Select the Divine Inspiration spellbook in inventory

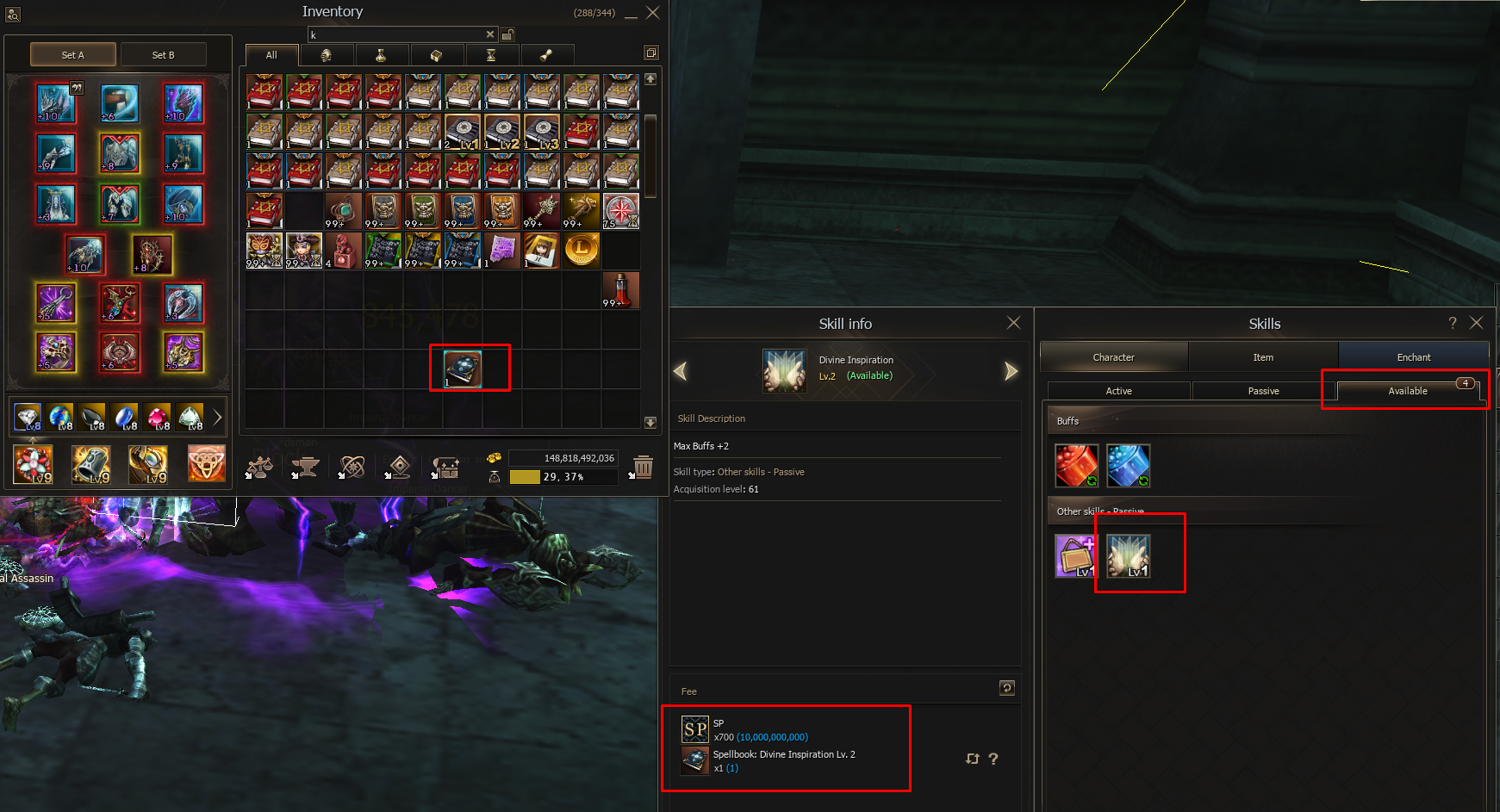[463, 369]
